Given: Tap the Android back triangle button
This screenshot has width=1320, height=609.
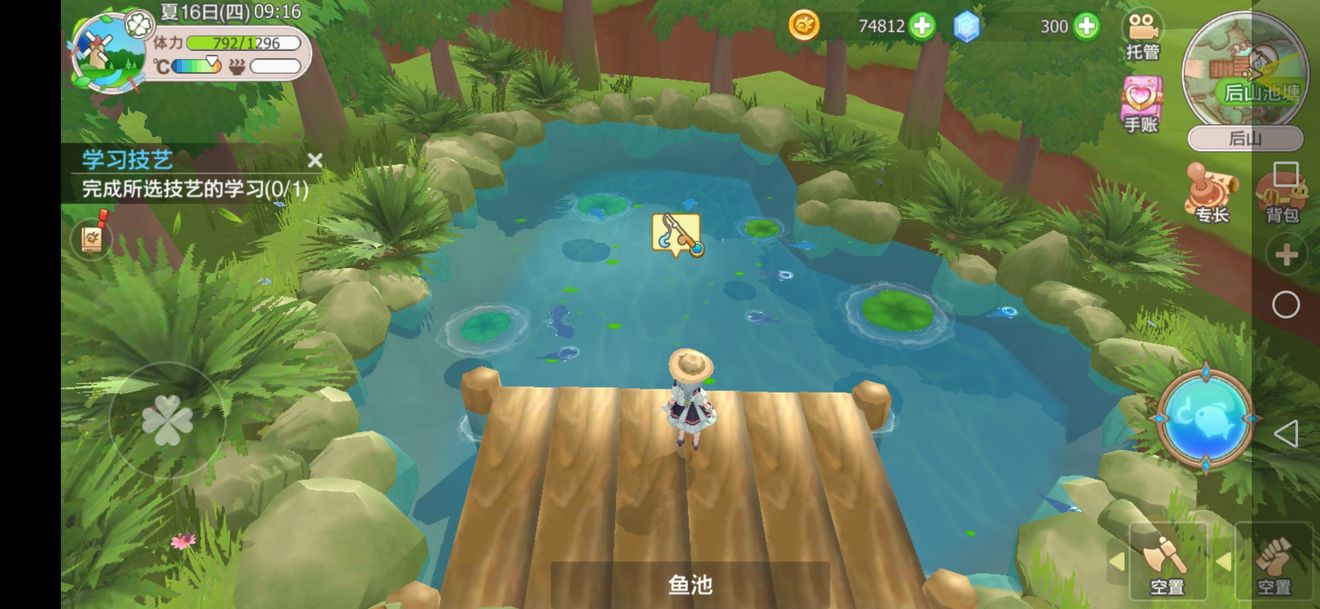Looking at the screenshot, I should coord(1286,433).
